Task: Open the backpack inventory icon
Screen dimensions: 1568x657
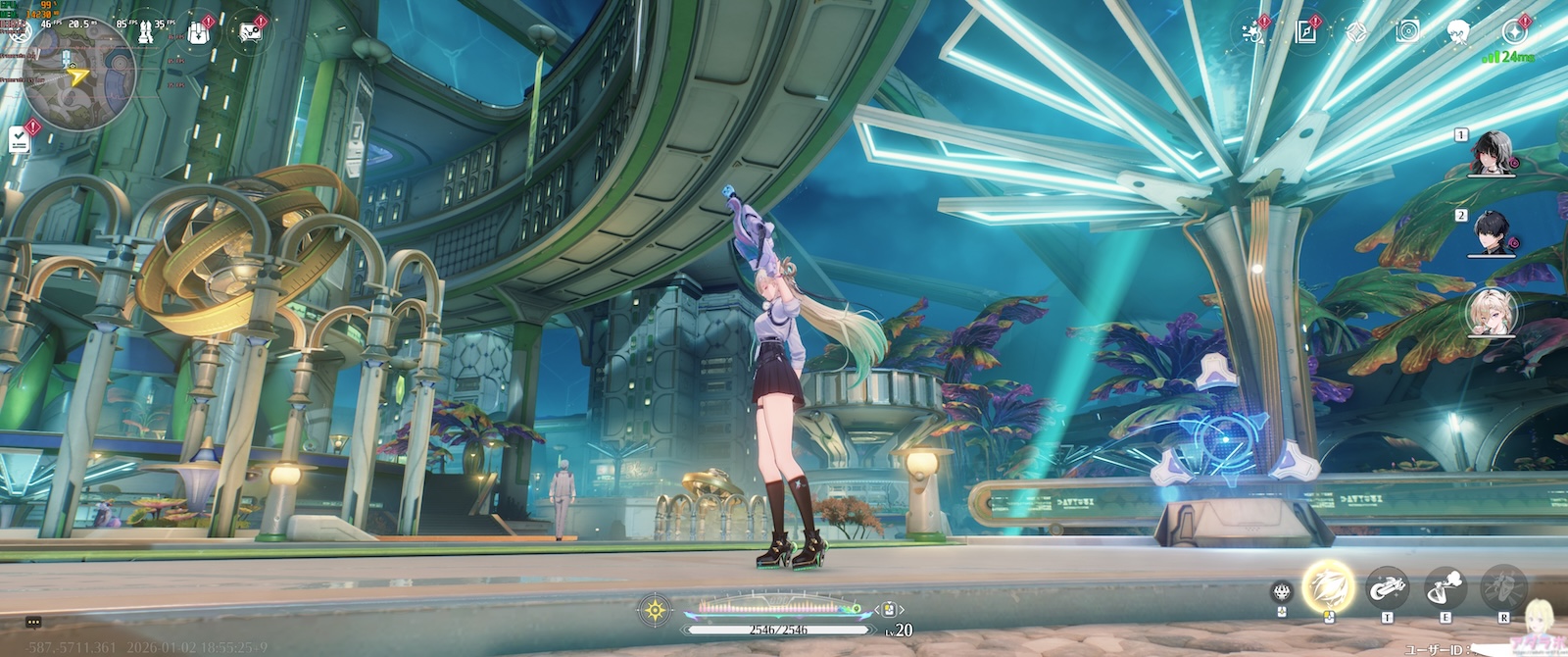Action: point(198,32)
